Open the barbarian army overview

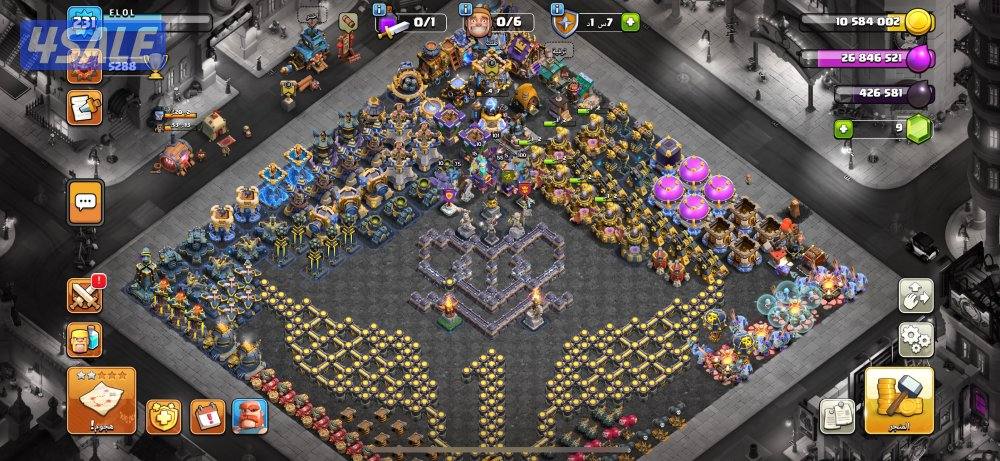pyautogui.click(x=84, y=339)
